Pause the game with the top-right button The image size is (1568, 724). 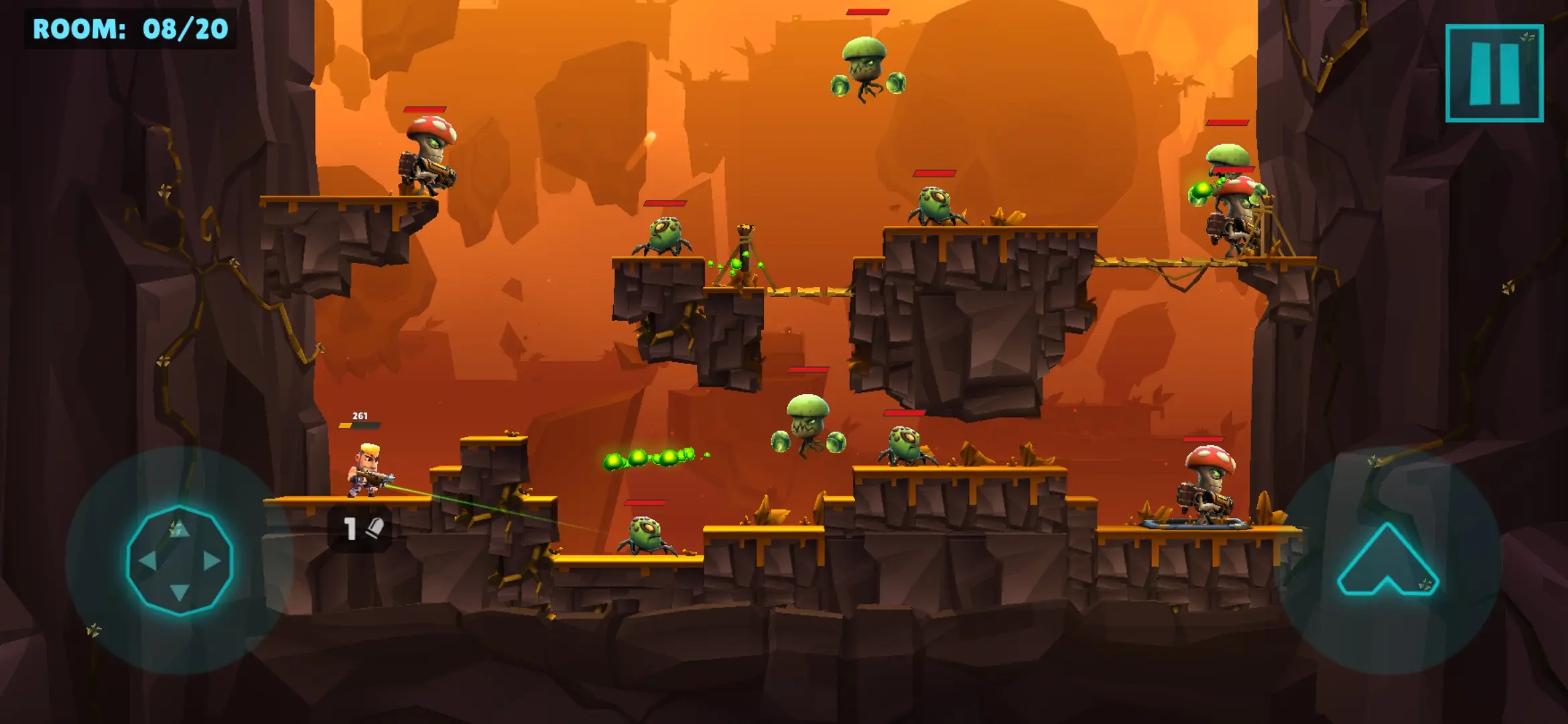point(1494,73)
